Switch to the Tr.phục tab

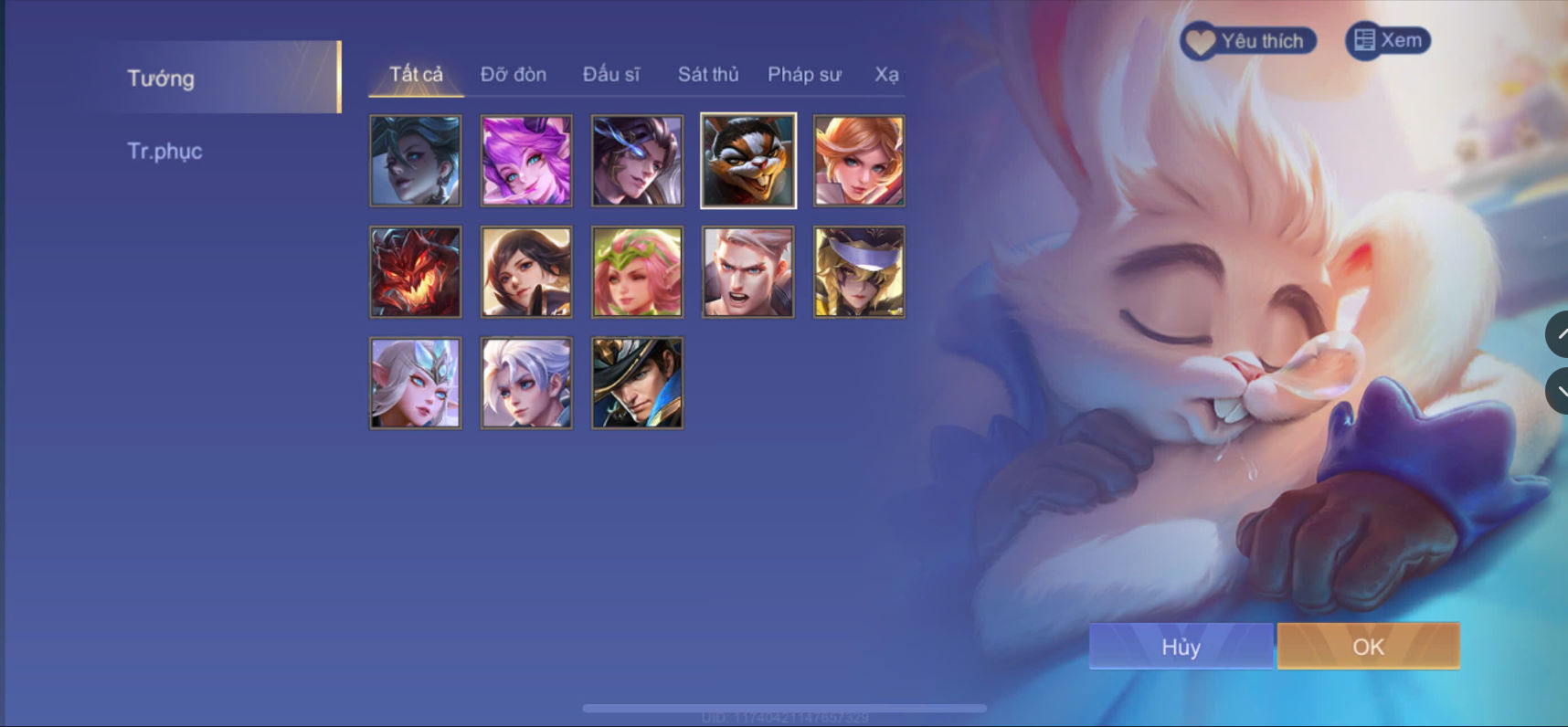[165, 152]
